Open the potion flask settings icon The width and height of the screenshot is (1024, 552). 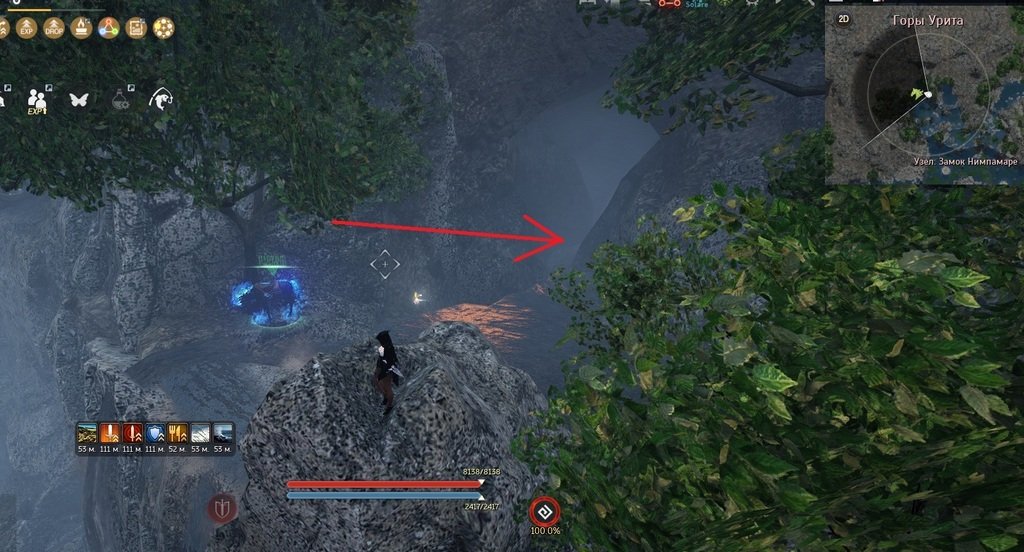(120, 98)
